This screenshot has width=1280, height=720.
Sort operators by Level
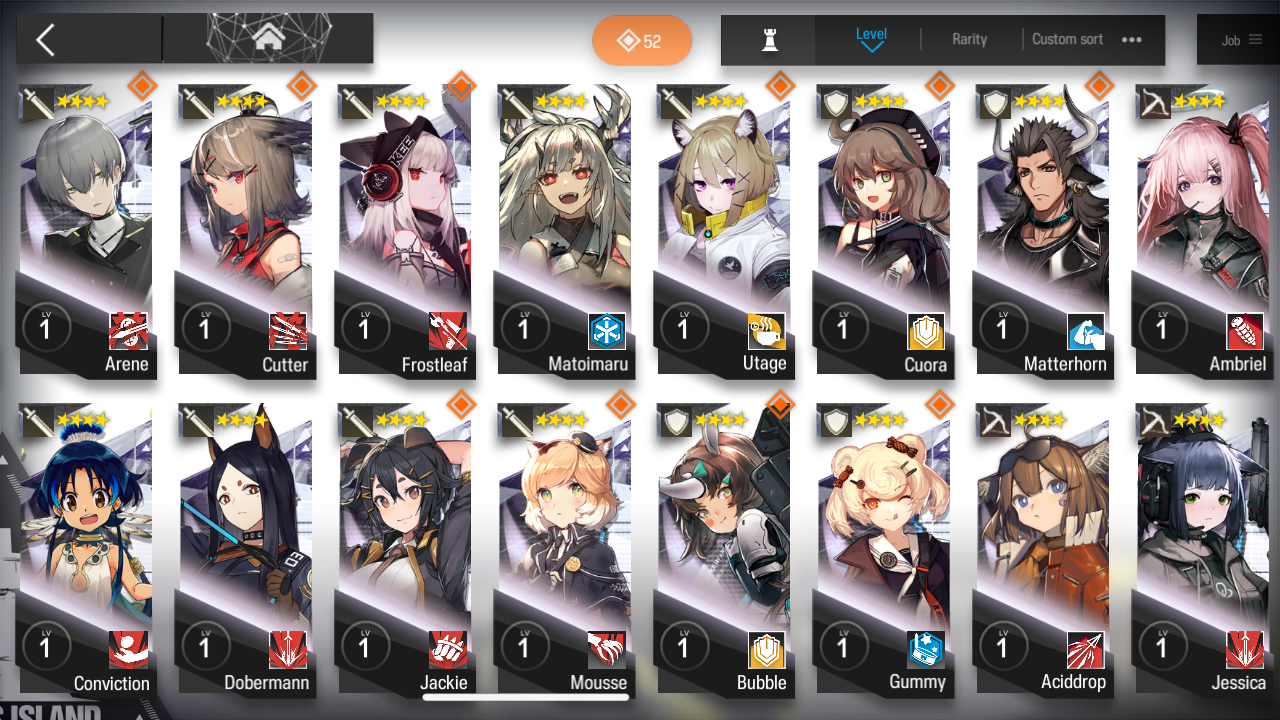tap(871, 39)
